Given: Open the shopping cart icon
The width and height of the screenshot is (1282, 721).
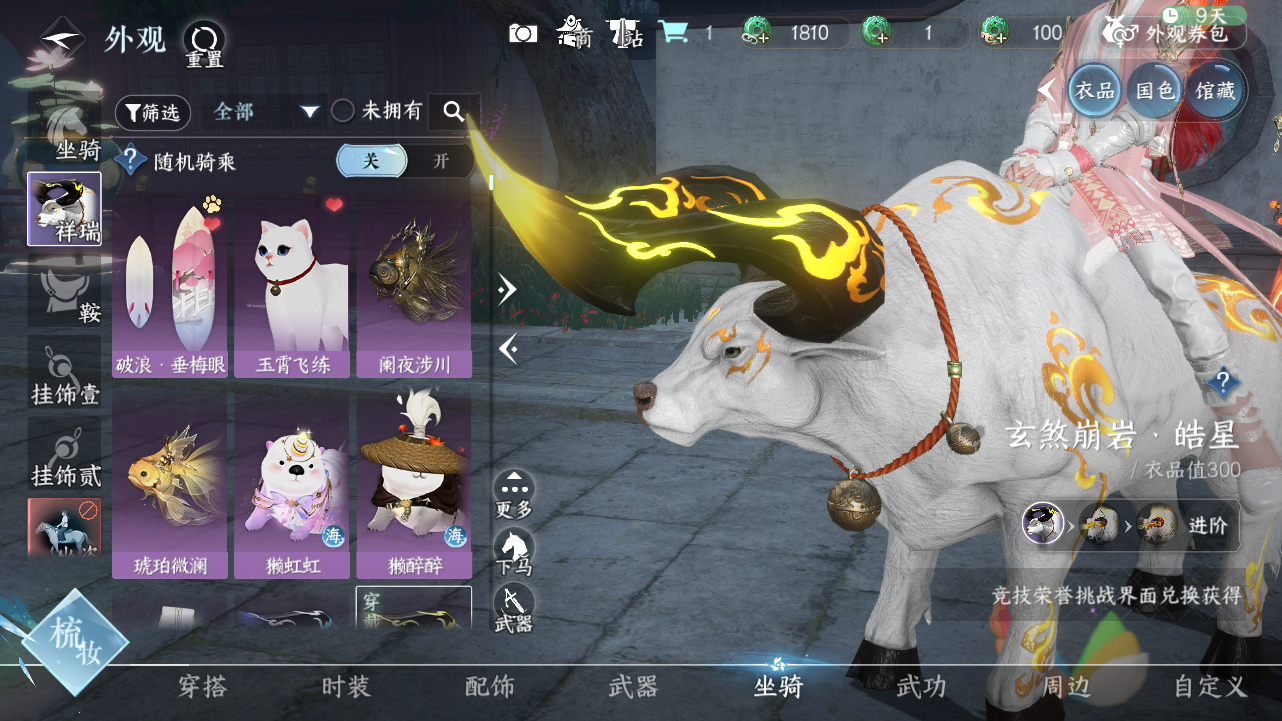Looking at the screenshot, I should point(673,33).
